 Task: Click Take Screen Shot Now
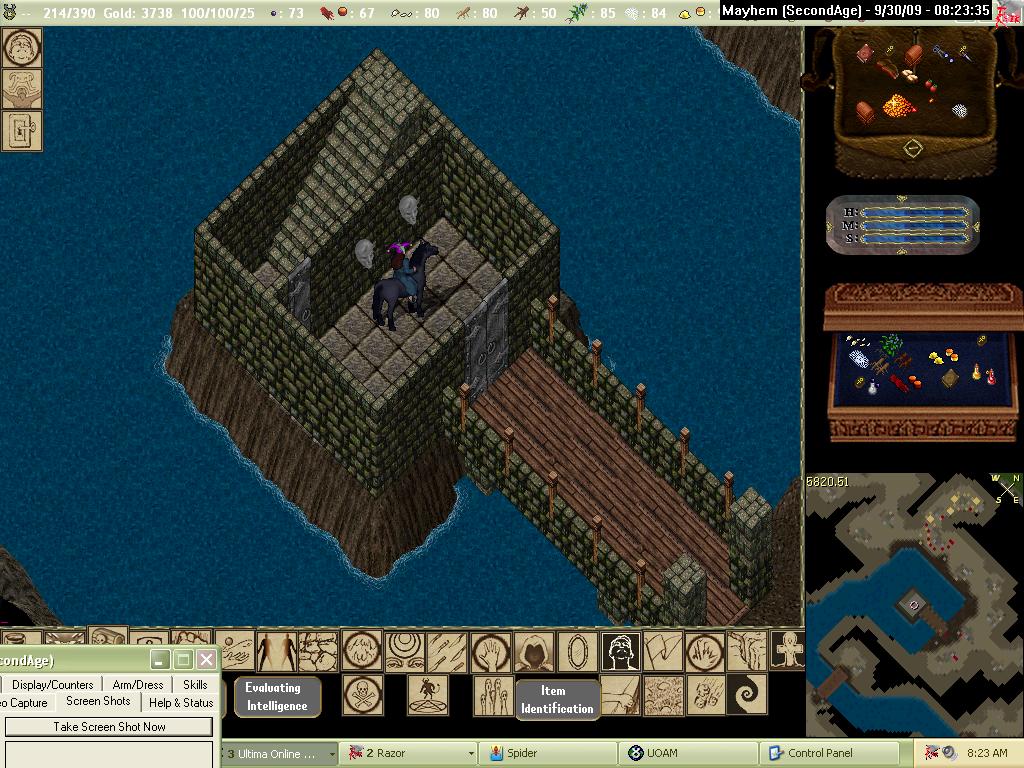[109, 727]
